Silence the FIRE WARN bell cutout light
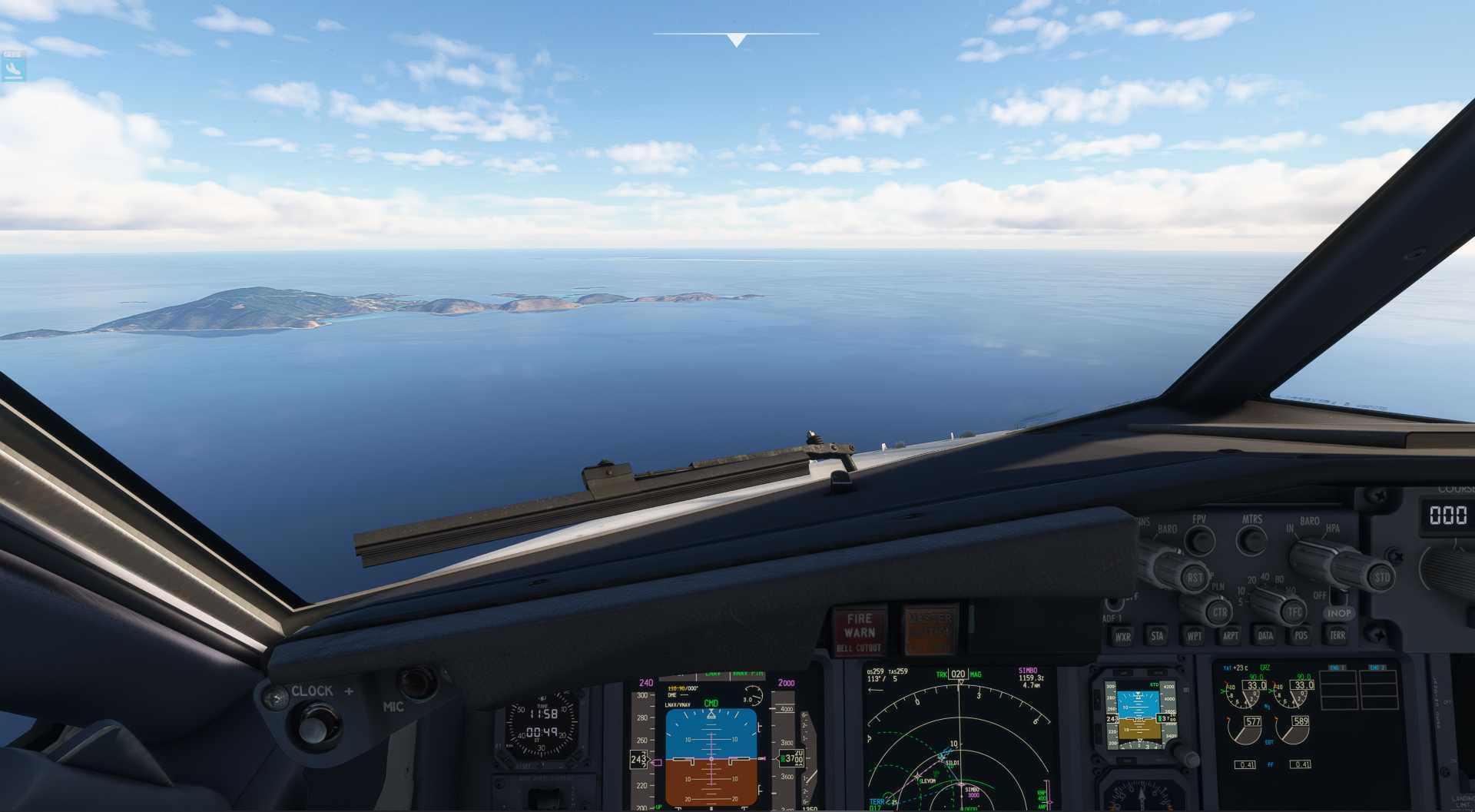The width and height of the screenshot is (1475, 812). point(859,631)
